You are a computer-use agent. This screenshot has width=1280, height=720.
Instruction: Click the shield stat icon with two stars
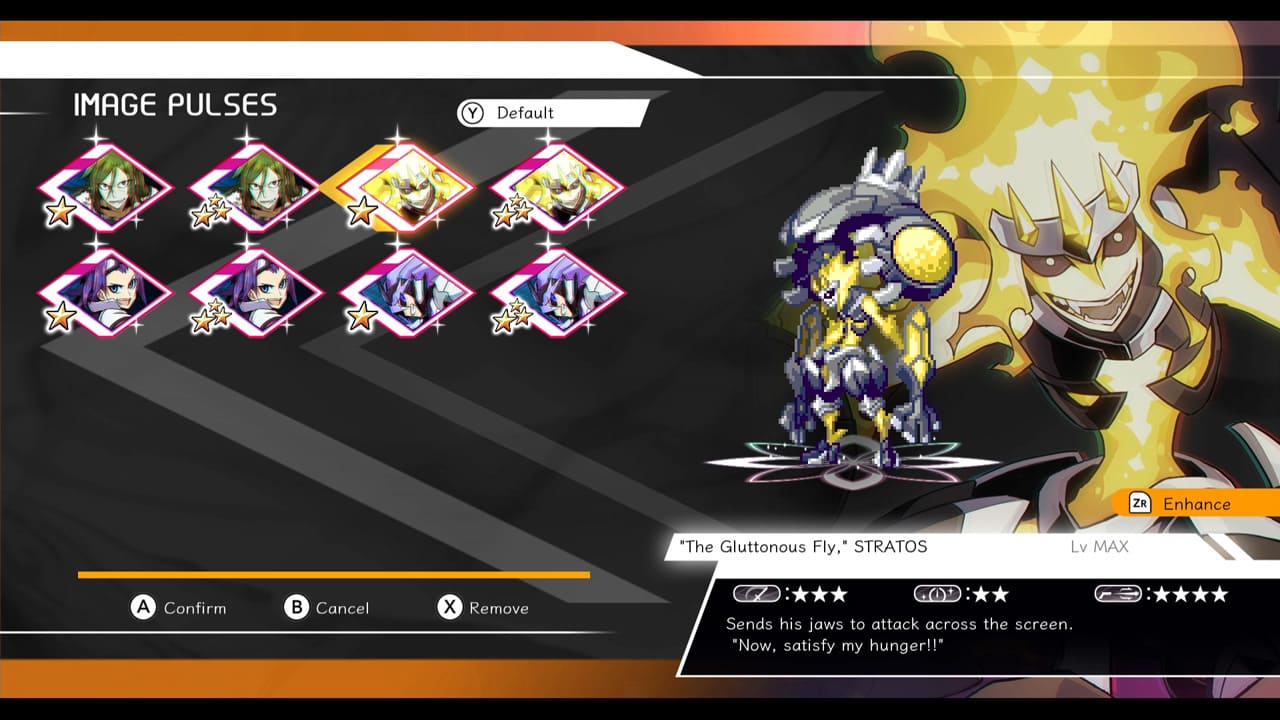937,593
